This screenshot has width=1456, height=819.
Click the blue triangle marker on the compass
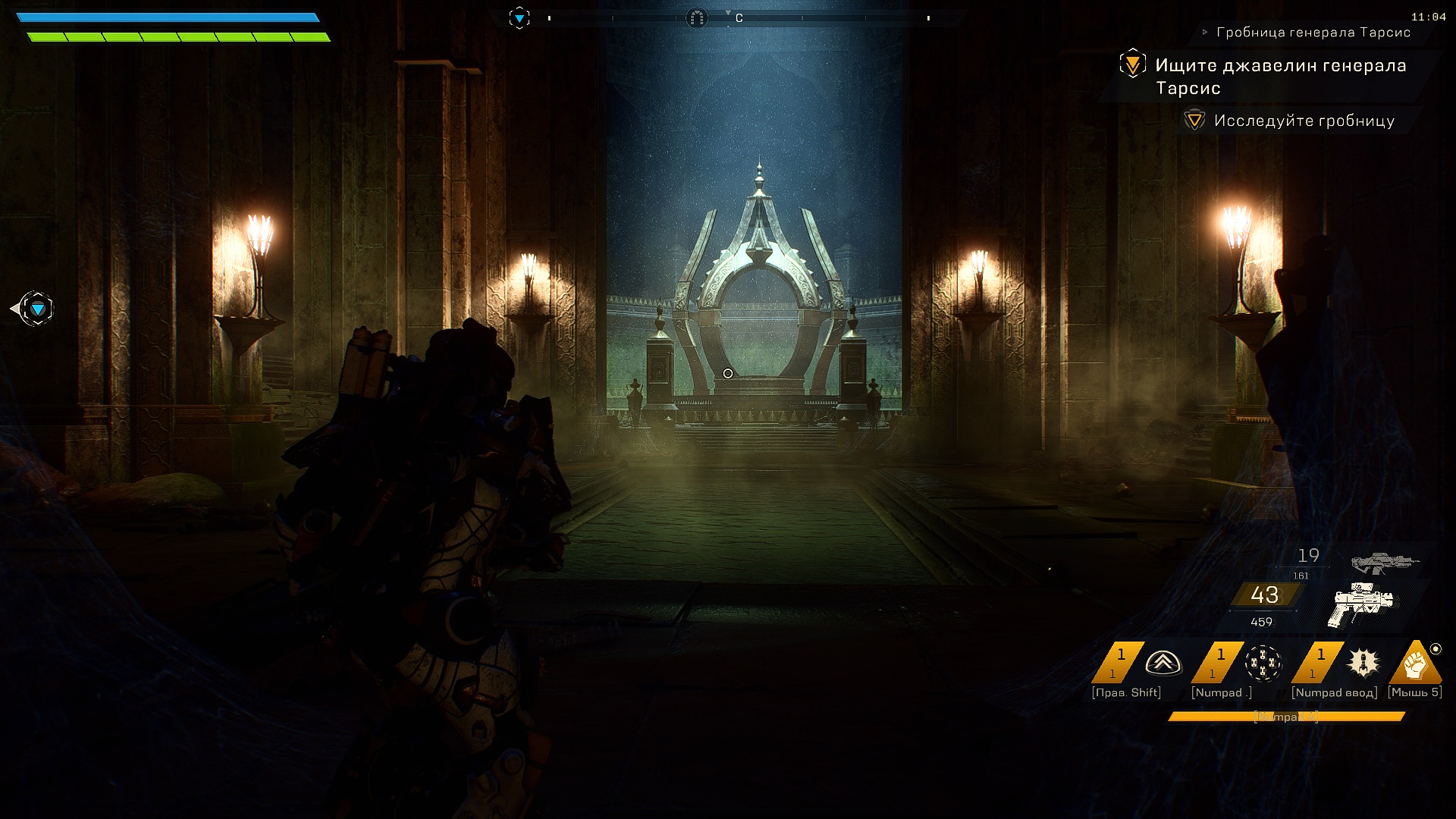pos(519,17)
